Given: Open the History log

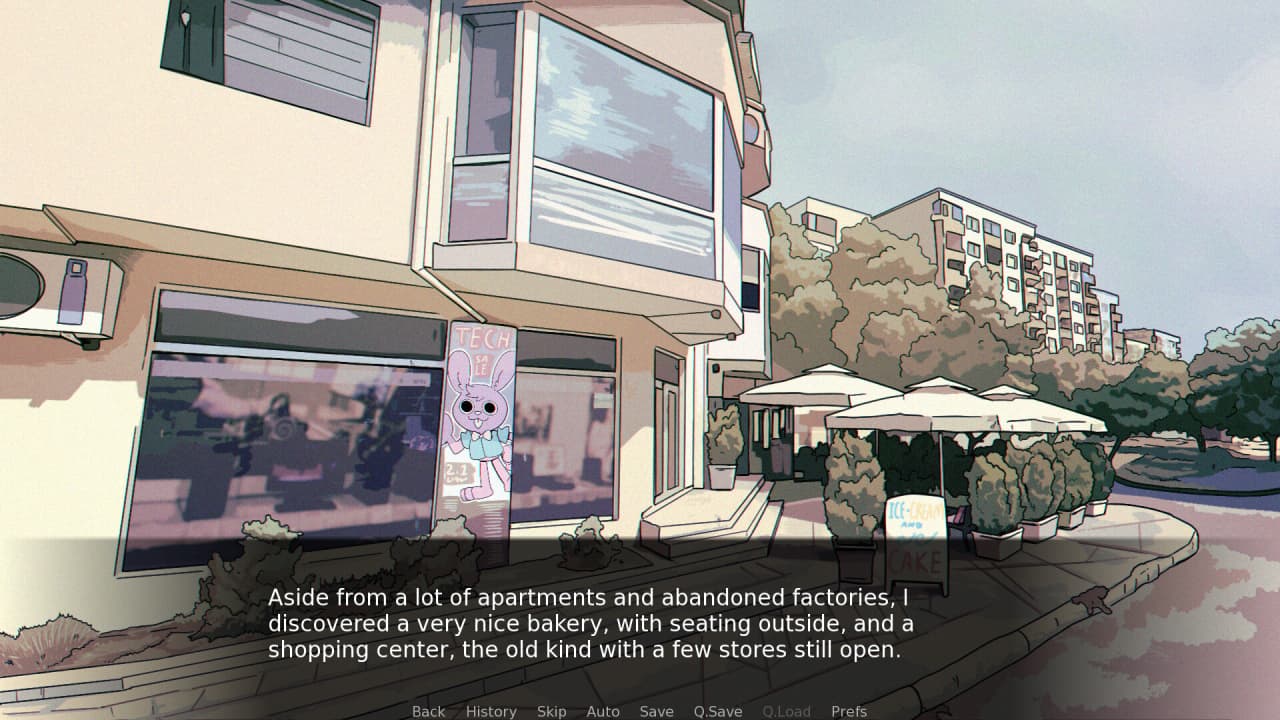Looking at the screenshot, I should (x=491, y=711).
